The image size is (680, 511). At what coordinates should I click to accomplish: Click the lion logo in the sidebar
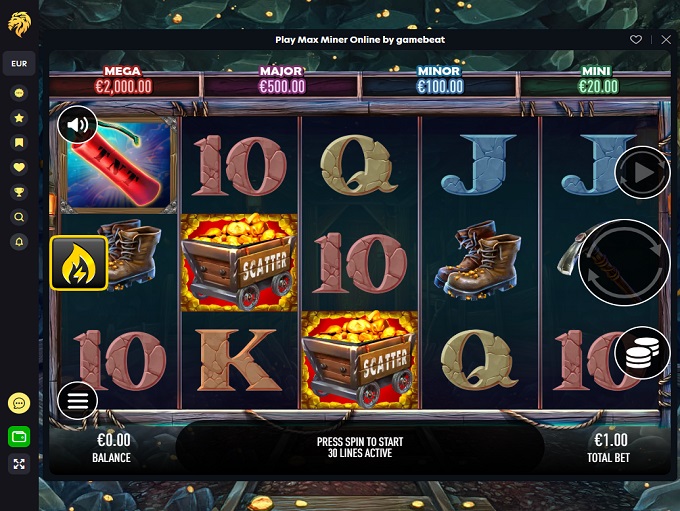19,21
